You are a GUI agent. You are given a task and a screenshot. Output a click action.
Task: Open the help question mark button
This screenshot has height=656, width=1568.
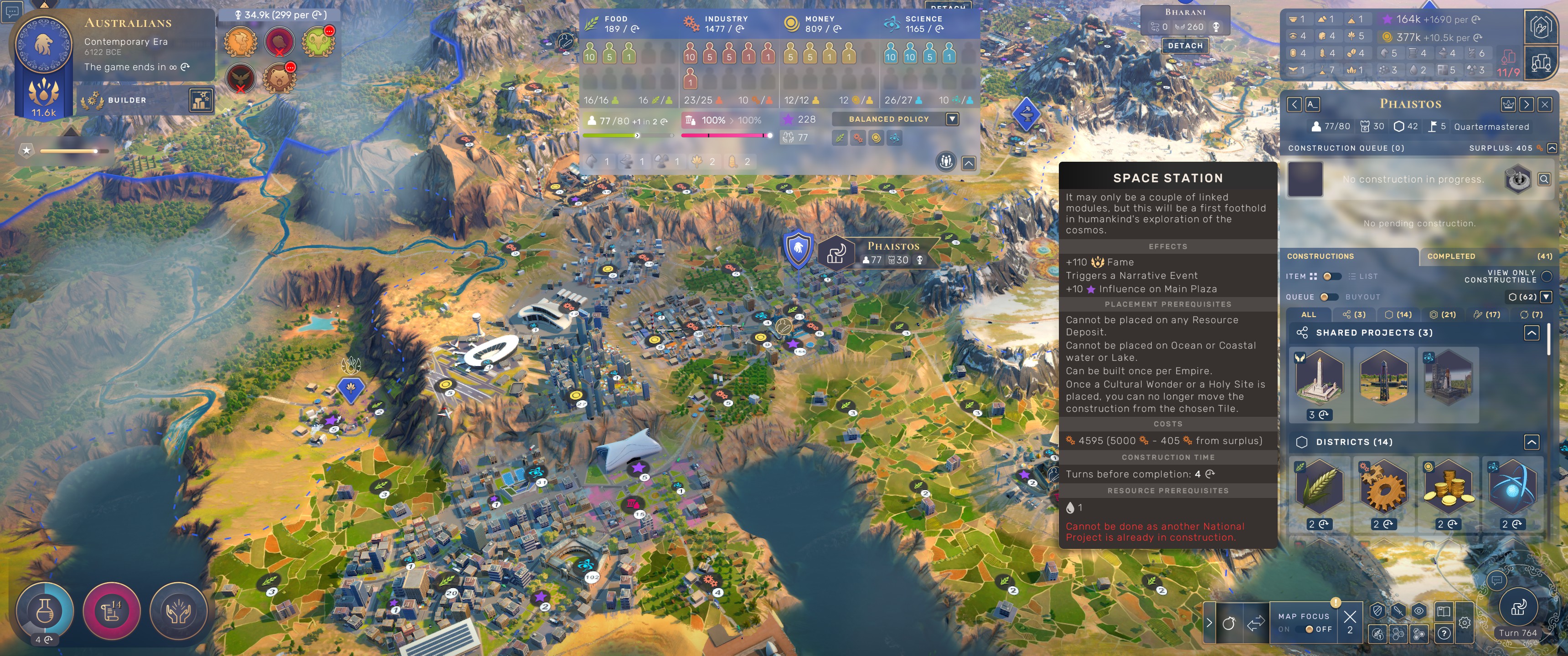coord(1444,634)
